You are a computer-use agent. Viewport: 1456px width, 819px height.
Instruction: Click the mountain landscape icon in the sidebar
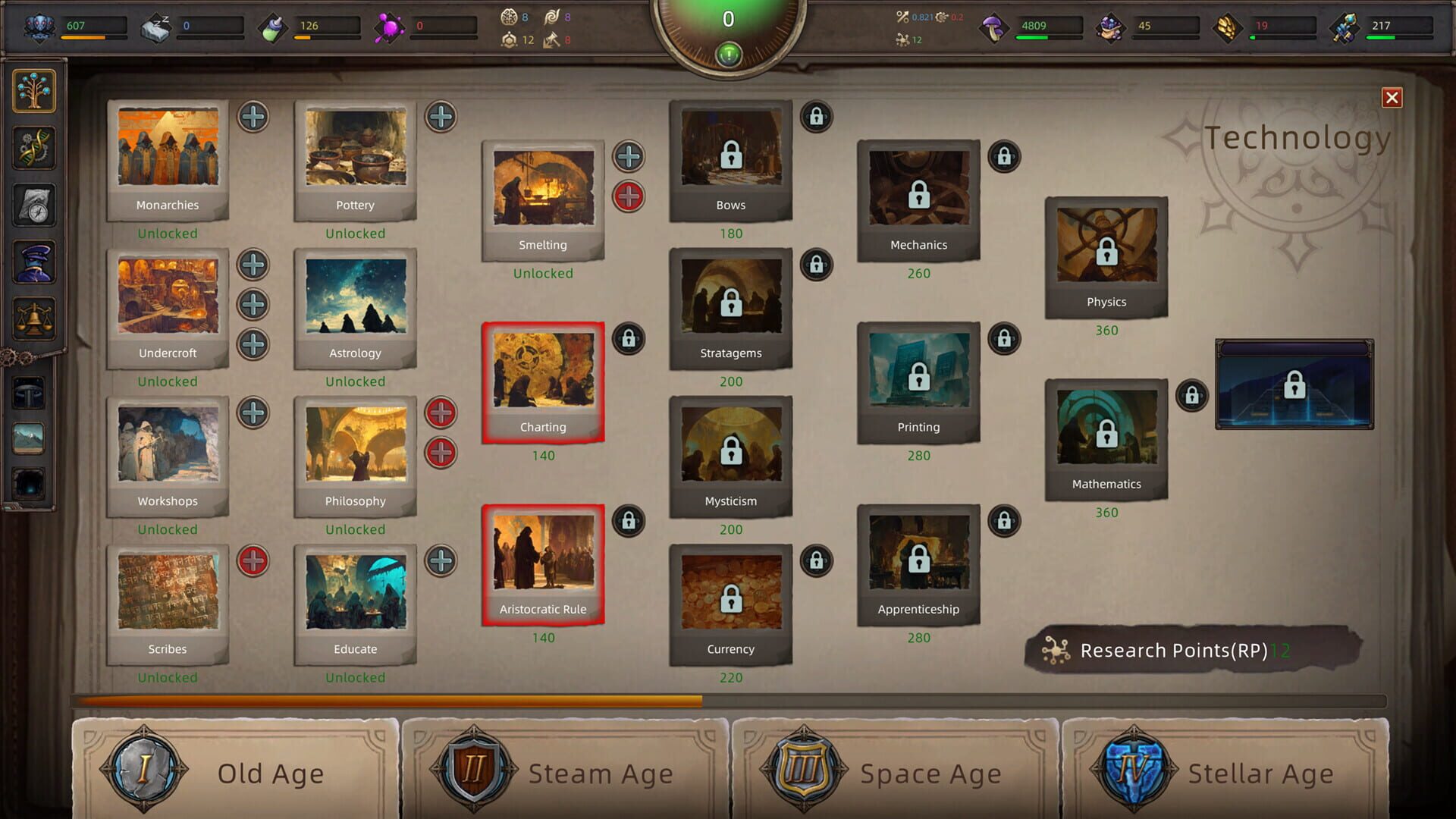[x=29, y=438]
